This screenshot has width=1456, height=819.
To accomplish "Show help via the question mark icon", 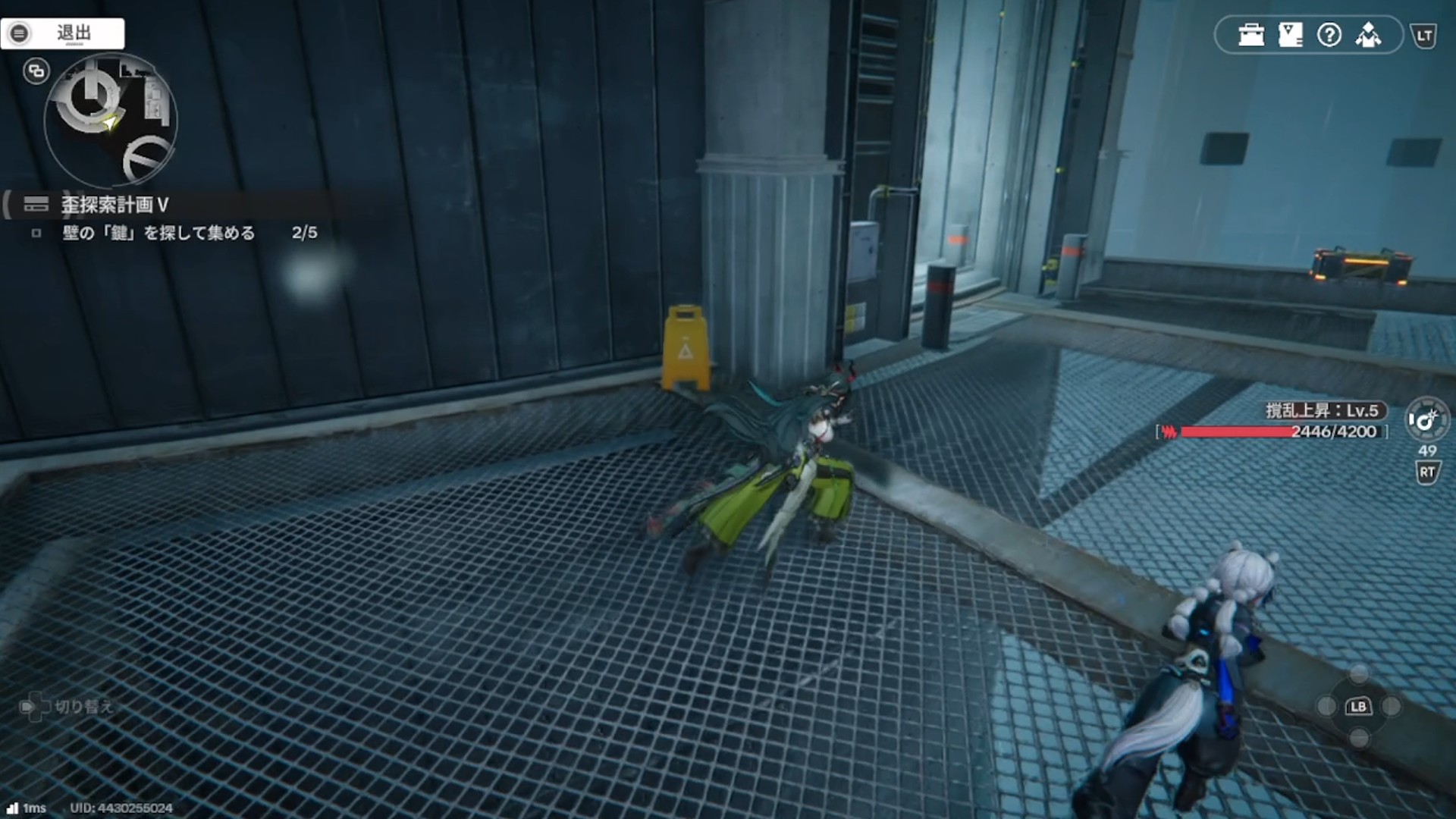I will [1329, 35].
